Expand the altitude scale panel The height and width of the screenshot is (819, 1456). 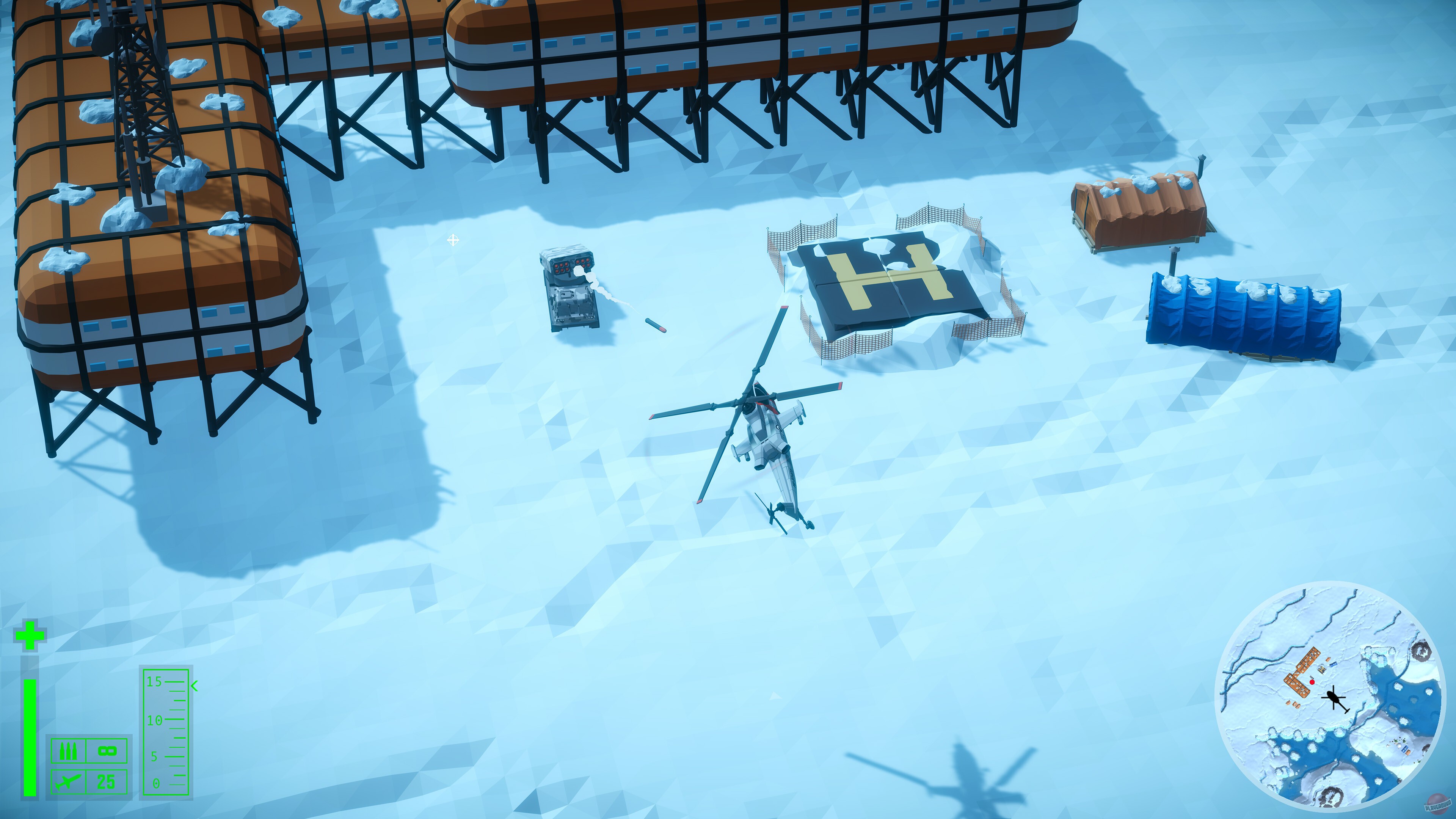(166, 731)
